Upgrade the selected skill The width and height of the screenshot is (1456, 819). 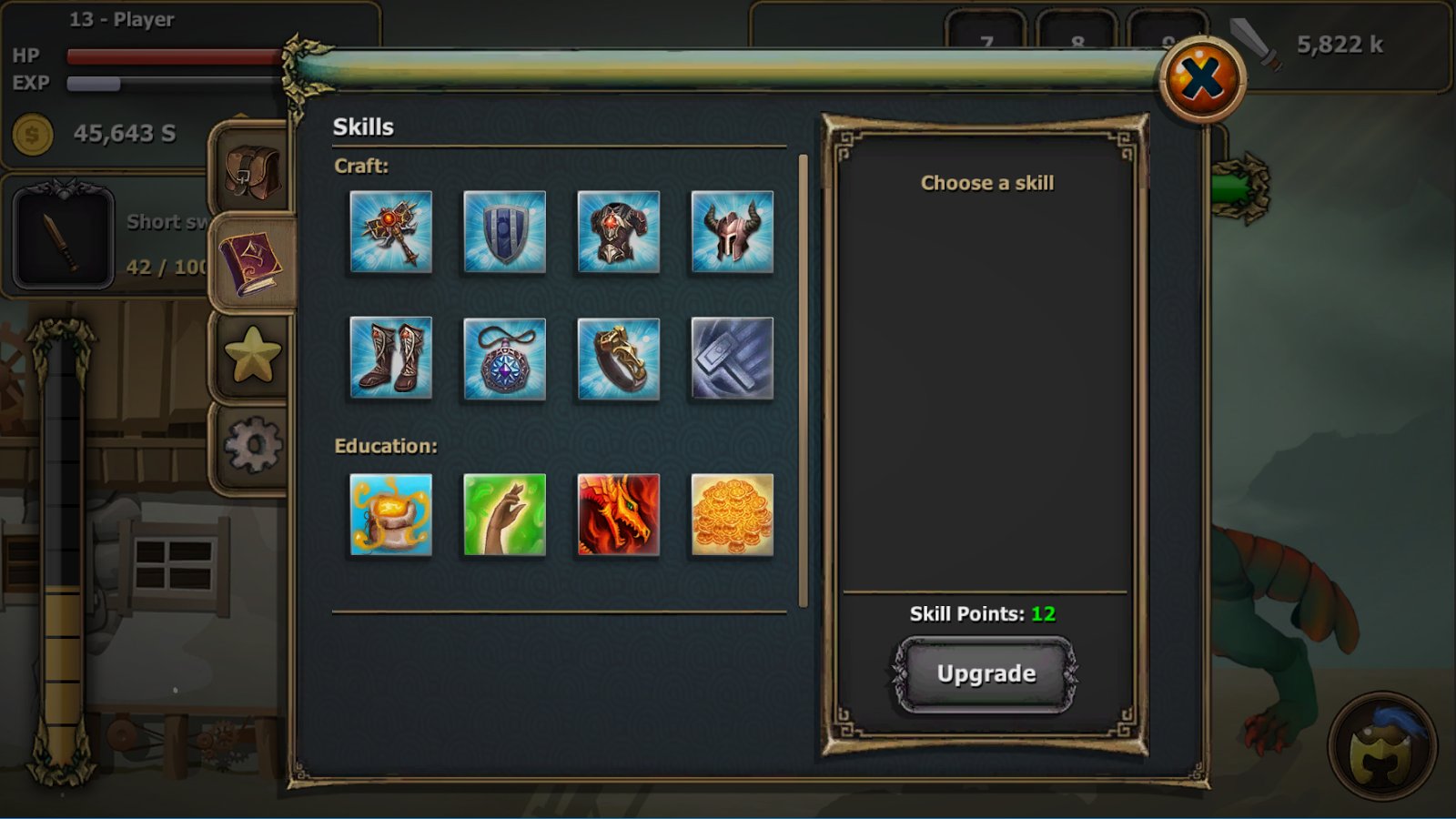pos(986,674)
